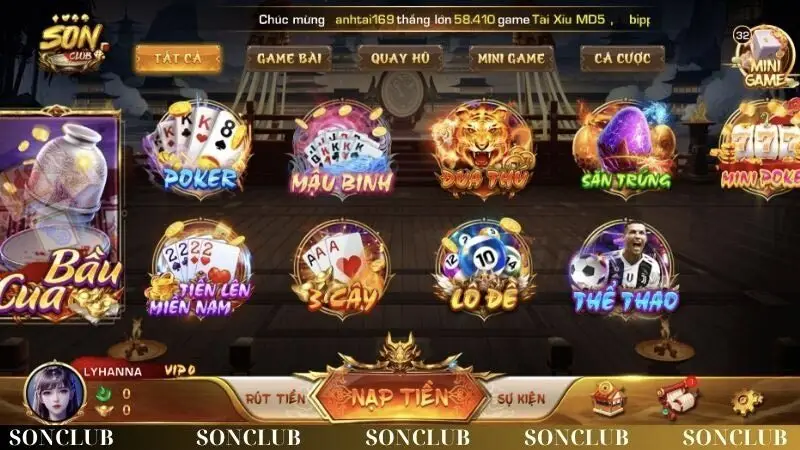Switch to the Game Bài tab
The image size is (800, 450).
point(288,58)
